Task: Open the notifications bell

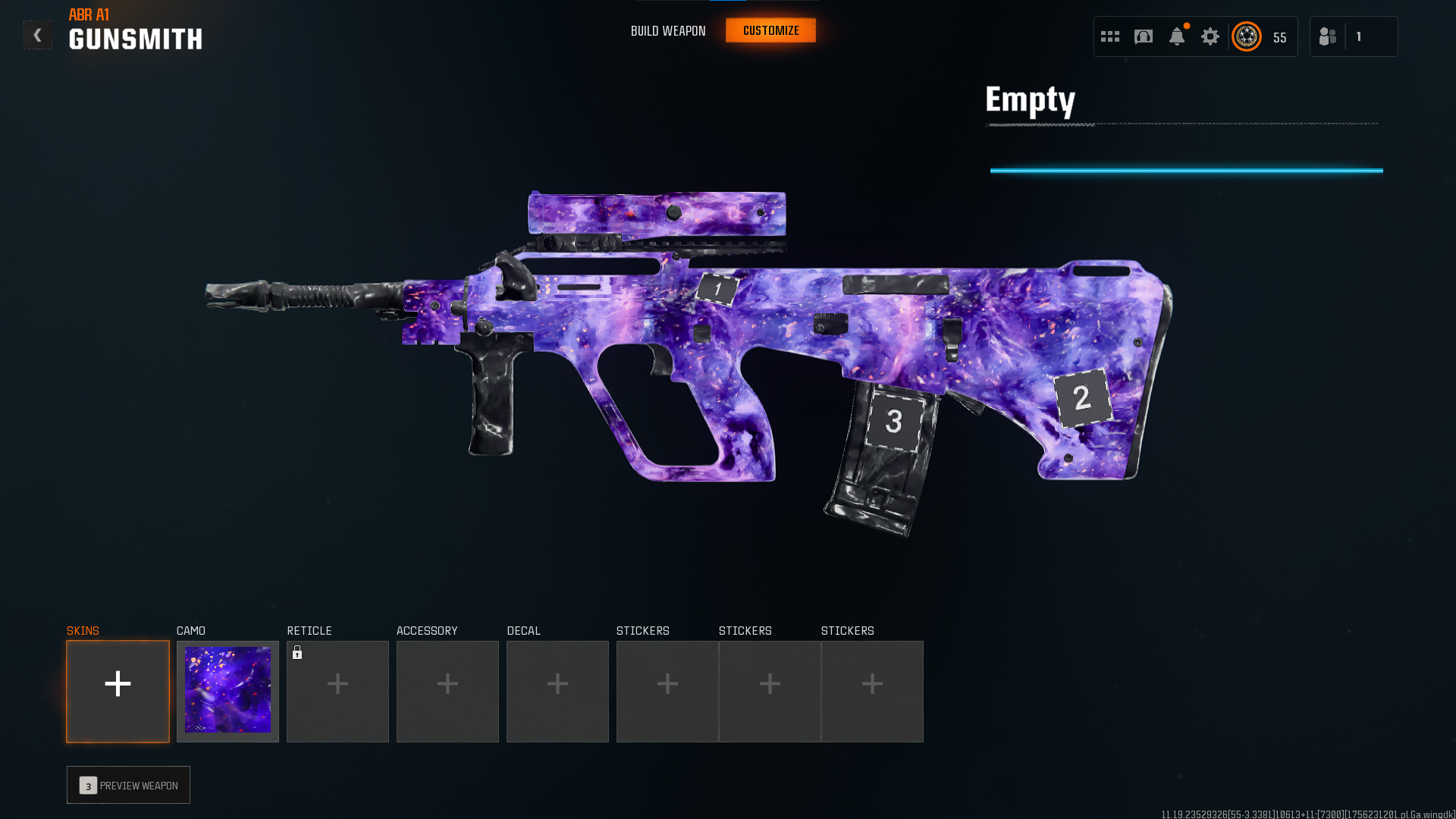Action: (x=1177, y=36)
